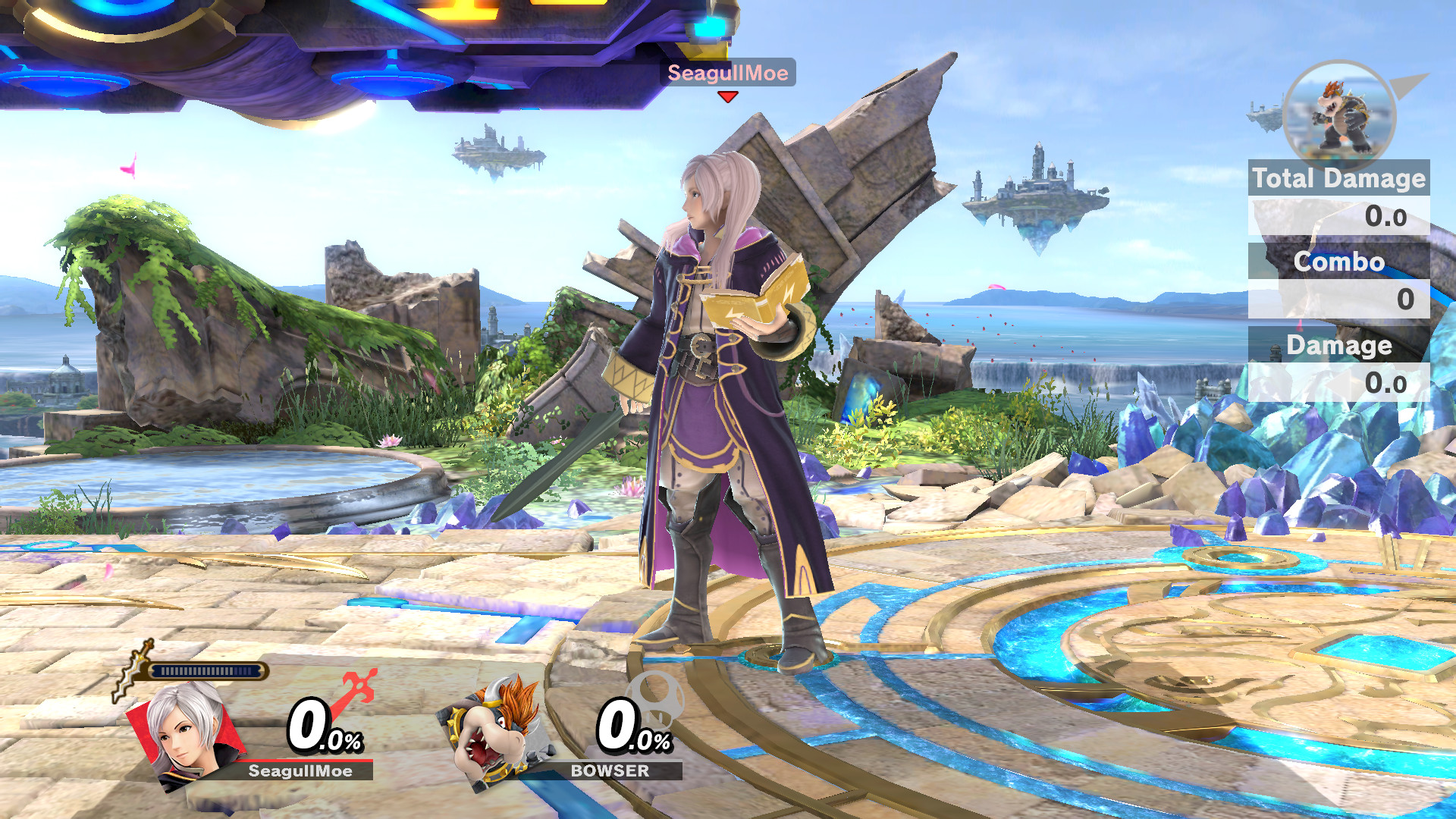Toggle the Total Damage counter display
The image size is (1456, 819).
click(1338, 178)
